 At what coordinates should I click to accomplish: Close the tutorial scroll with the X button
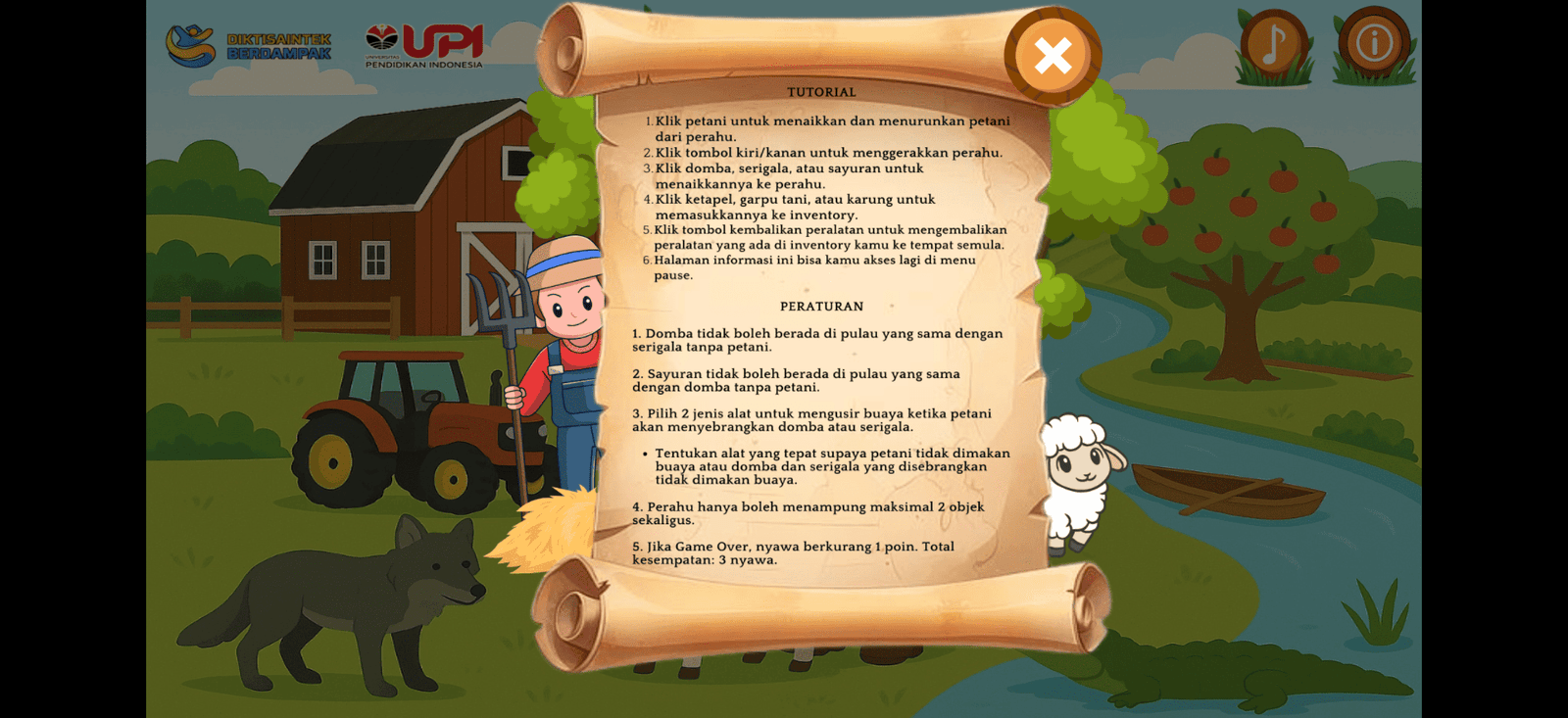point(1052,56)
